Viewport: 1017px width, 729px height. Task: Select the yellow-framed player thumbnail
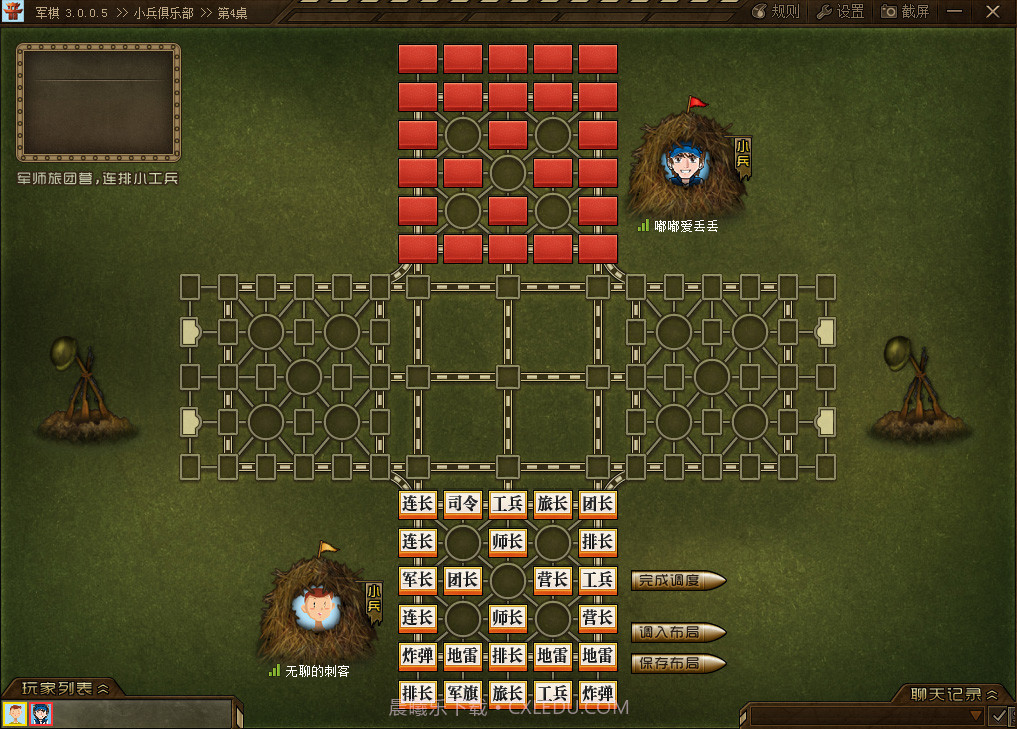coord(15,714)
